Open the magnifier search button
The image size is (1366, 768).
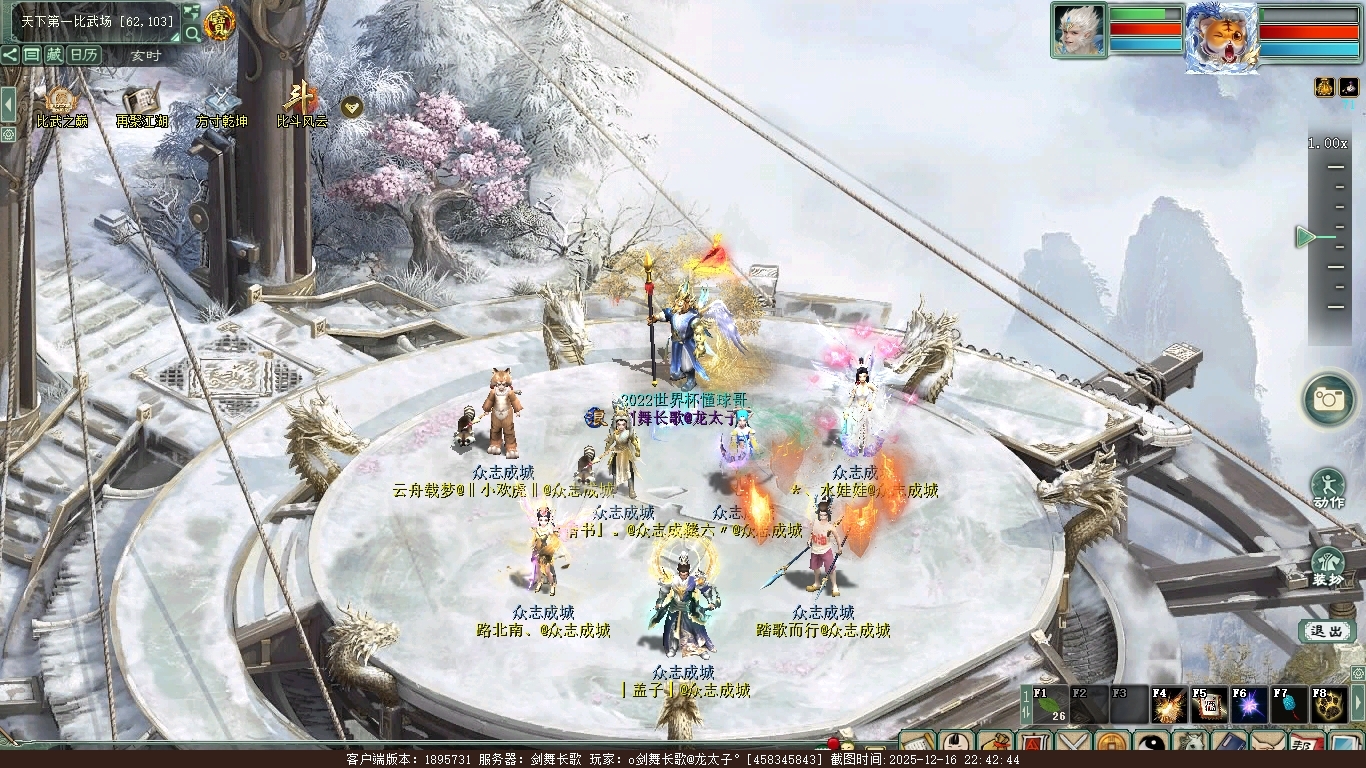pyautogui.click(x=191, y=34)
